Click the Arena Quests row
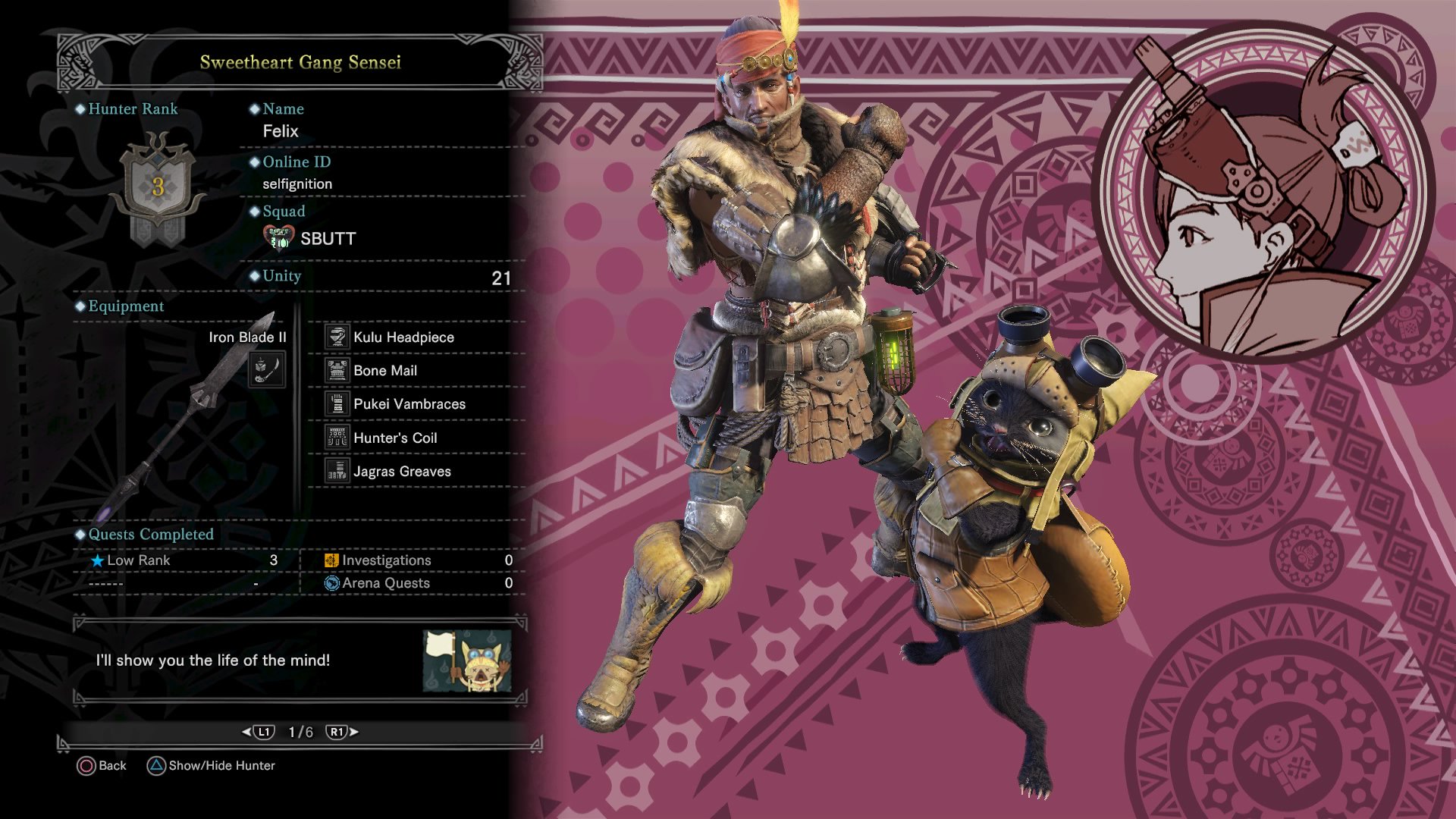The width and height of the screenshot is (1456, 819). click(417, 583)
